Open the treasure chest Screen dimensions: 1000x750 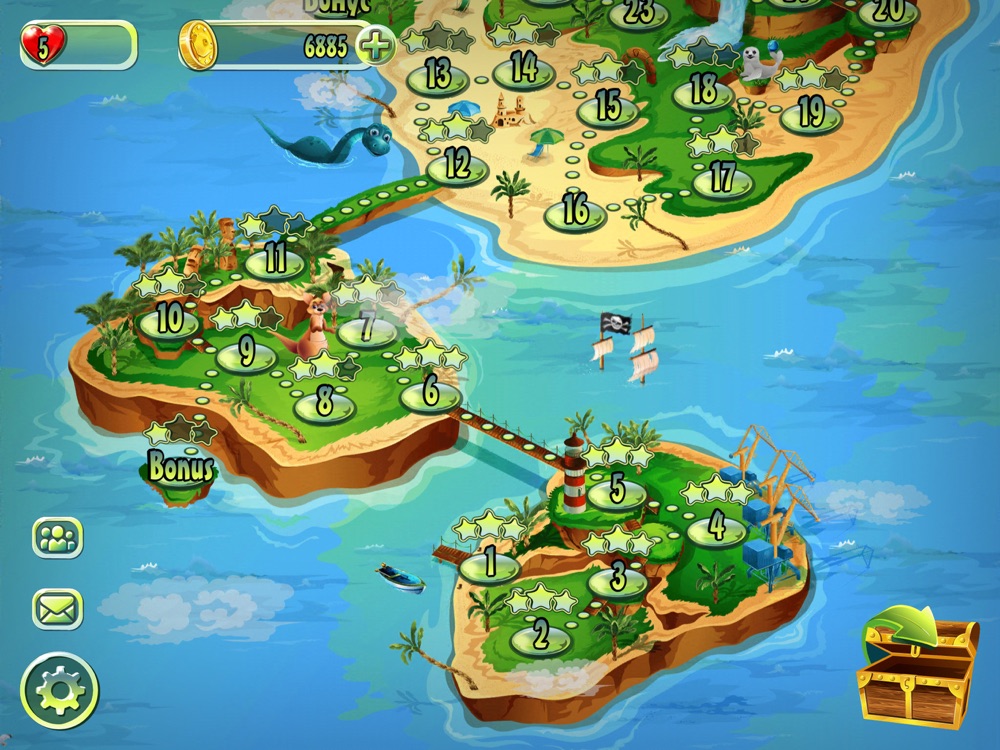(x=917, y=666)
